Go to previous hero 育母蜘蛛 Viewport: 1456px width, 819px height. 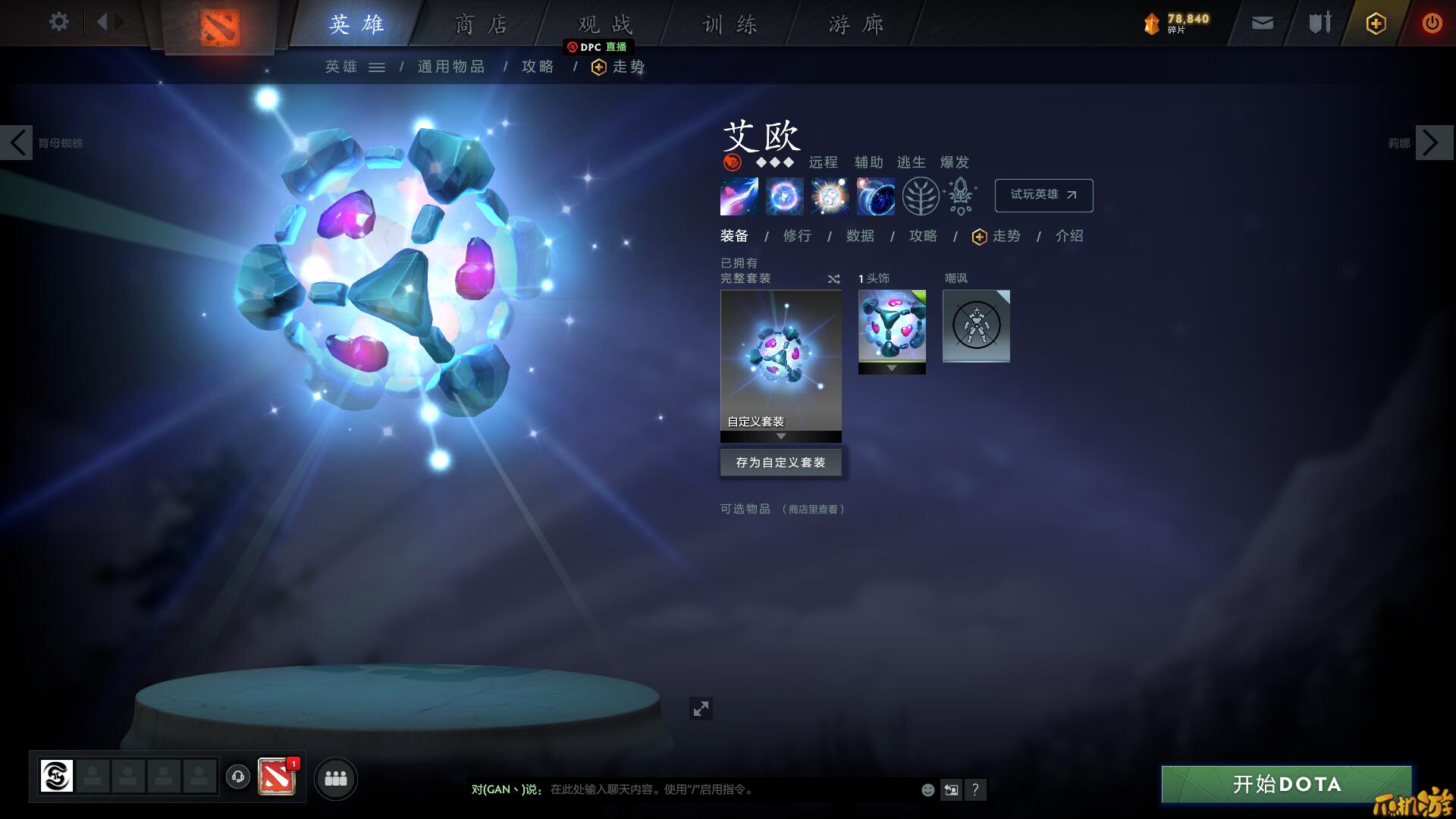click(17, 143)
